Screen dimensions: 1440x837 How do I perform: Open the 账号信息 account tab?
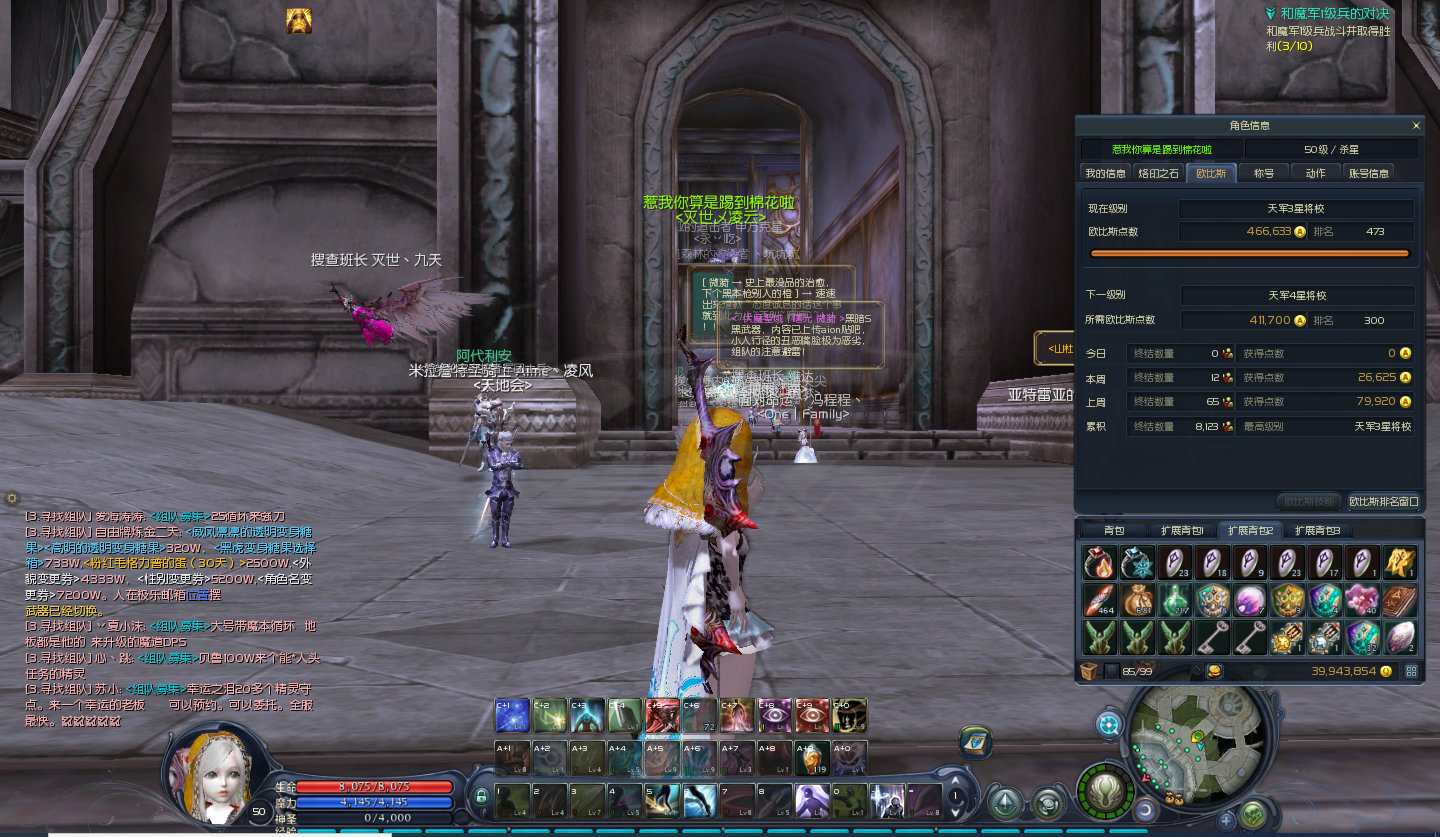click(x=1369, y=173)
